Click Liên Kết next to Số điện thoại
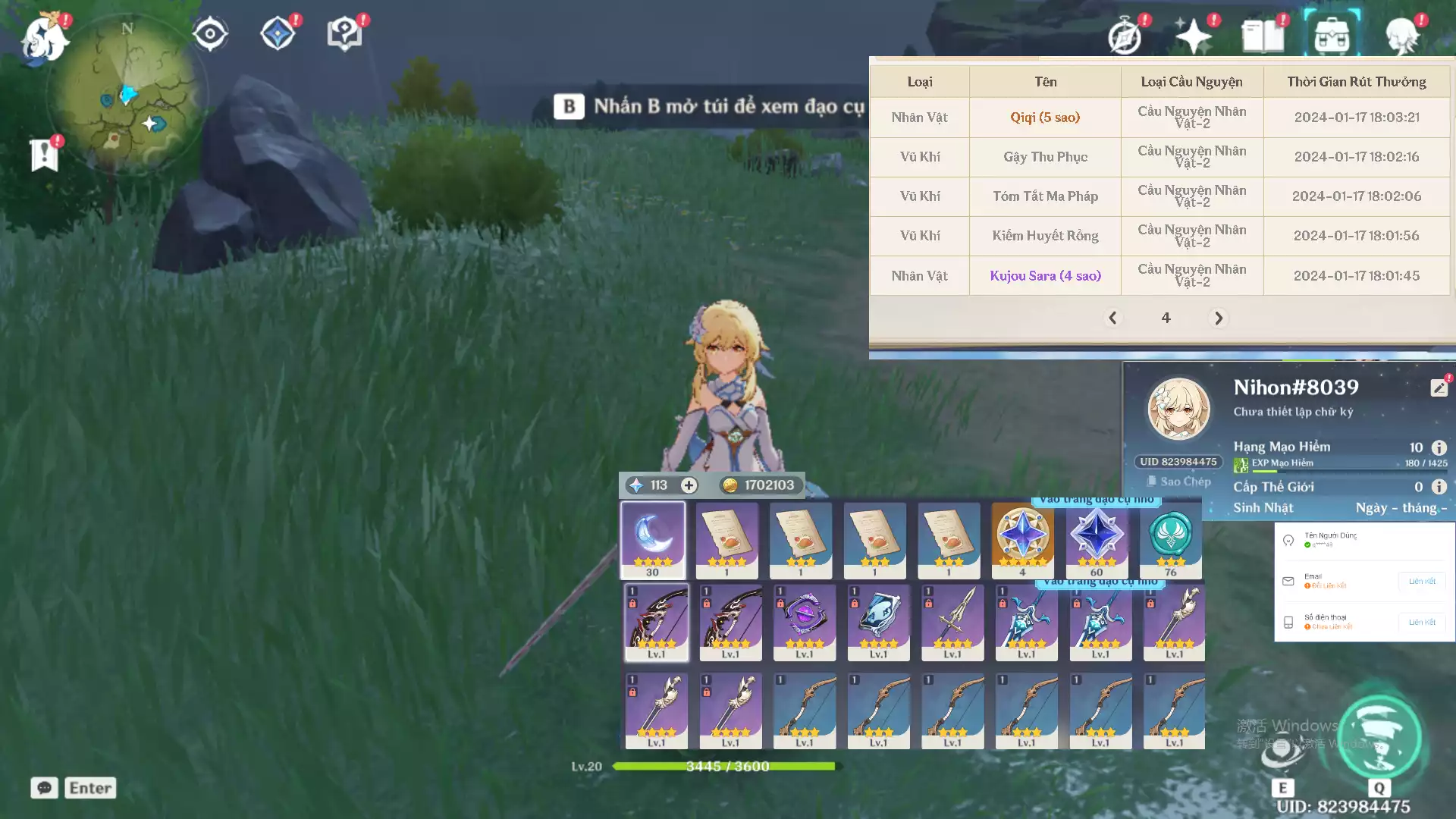Viewport: 1456px width, 819px height. [x=1421, y=623]
